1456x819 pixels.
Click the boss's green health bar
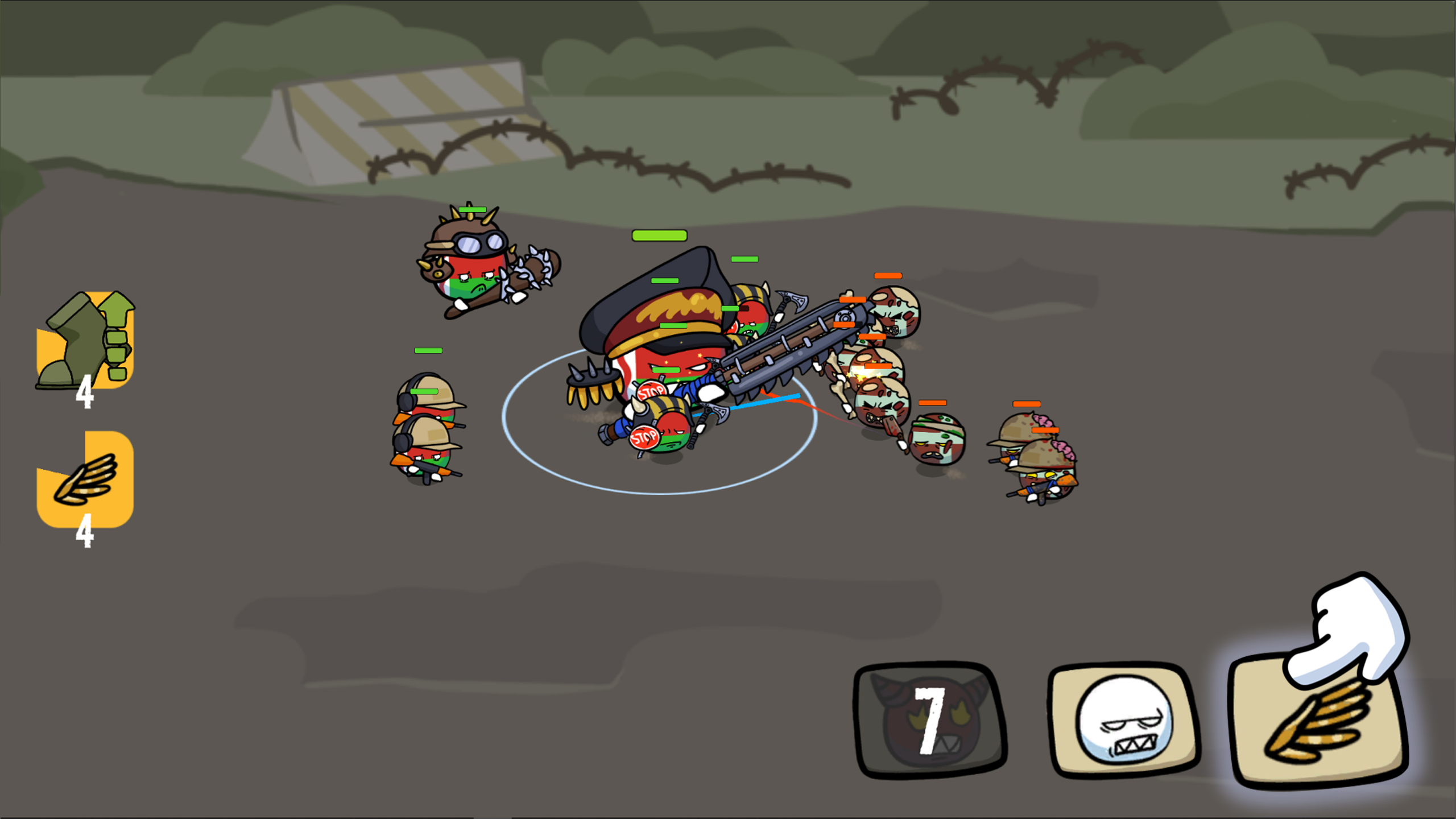click(660, 235)
